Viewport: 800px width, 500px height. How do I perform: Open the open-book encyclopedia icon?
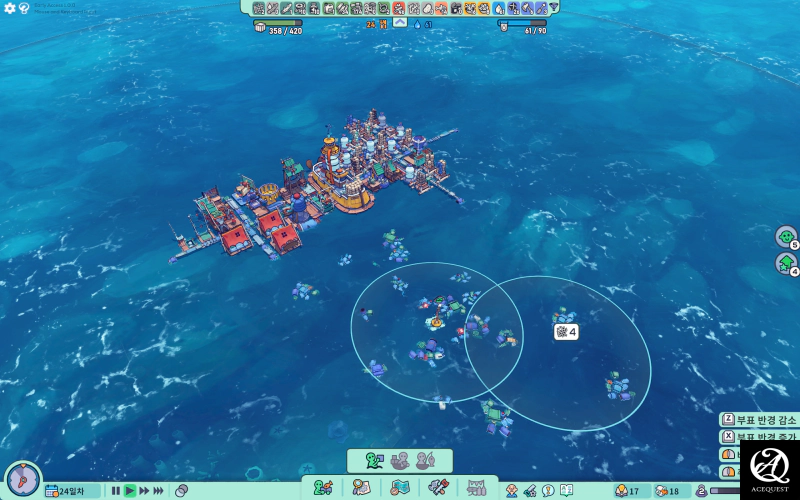566,491
